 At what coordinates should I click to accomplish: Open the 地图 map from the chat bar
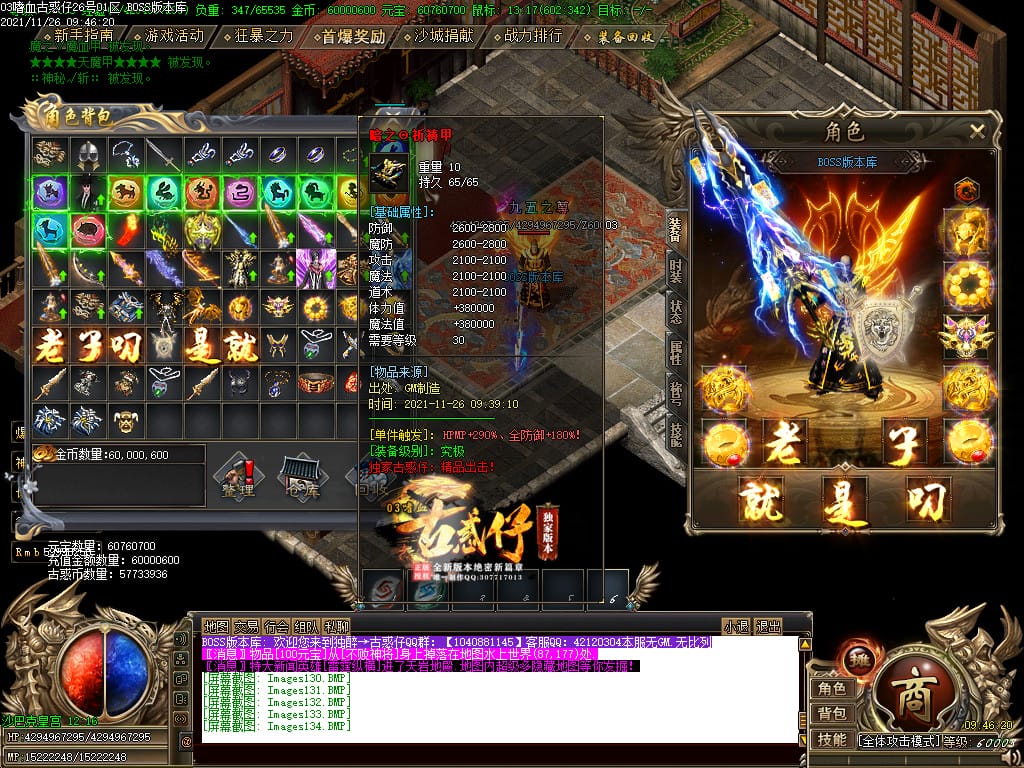216,627
